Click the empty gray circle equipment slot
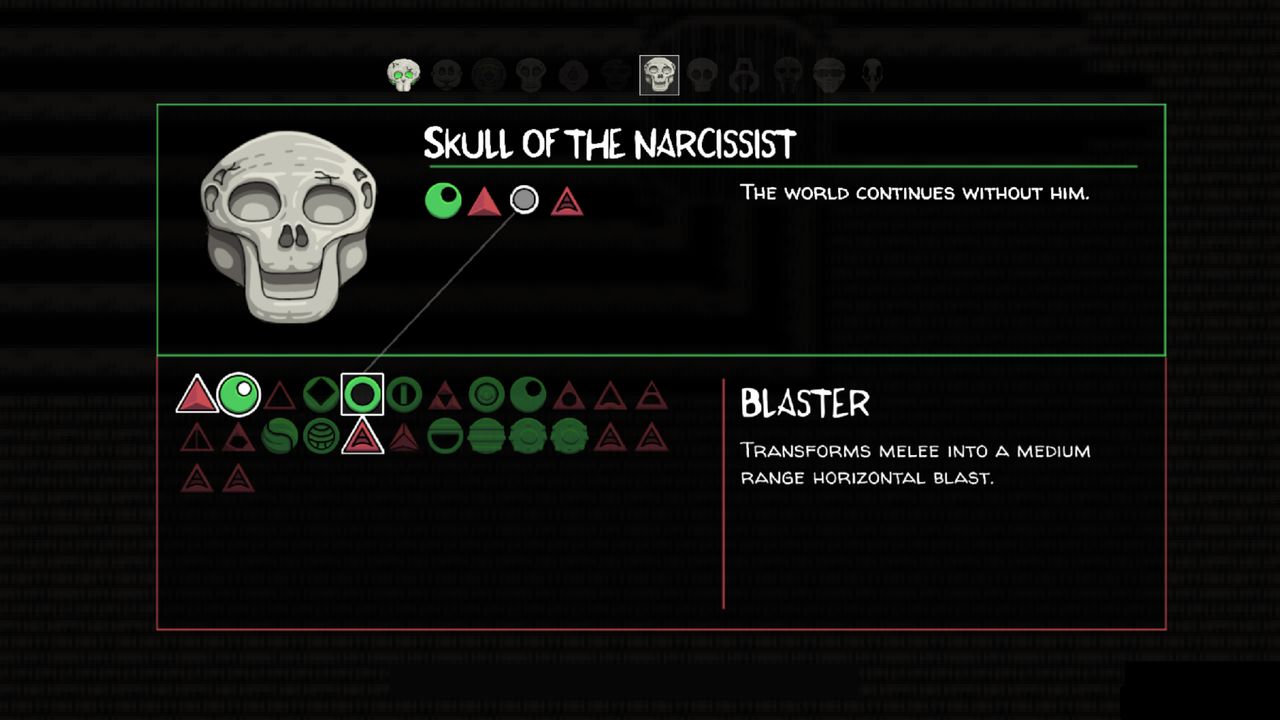Screen dimensions: 1280x720 [x=524, y=199]
